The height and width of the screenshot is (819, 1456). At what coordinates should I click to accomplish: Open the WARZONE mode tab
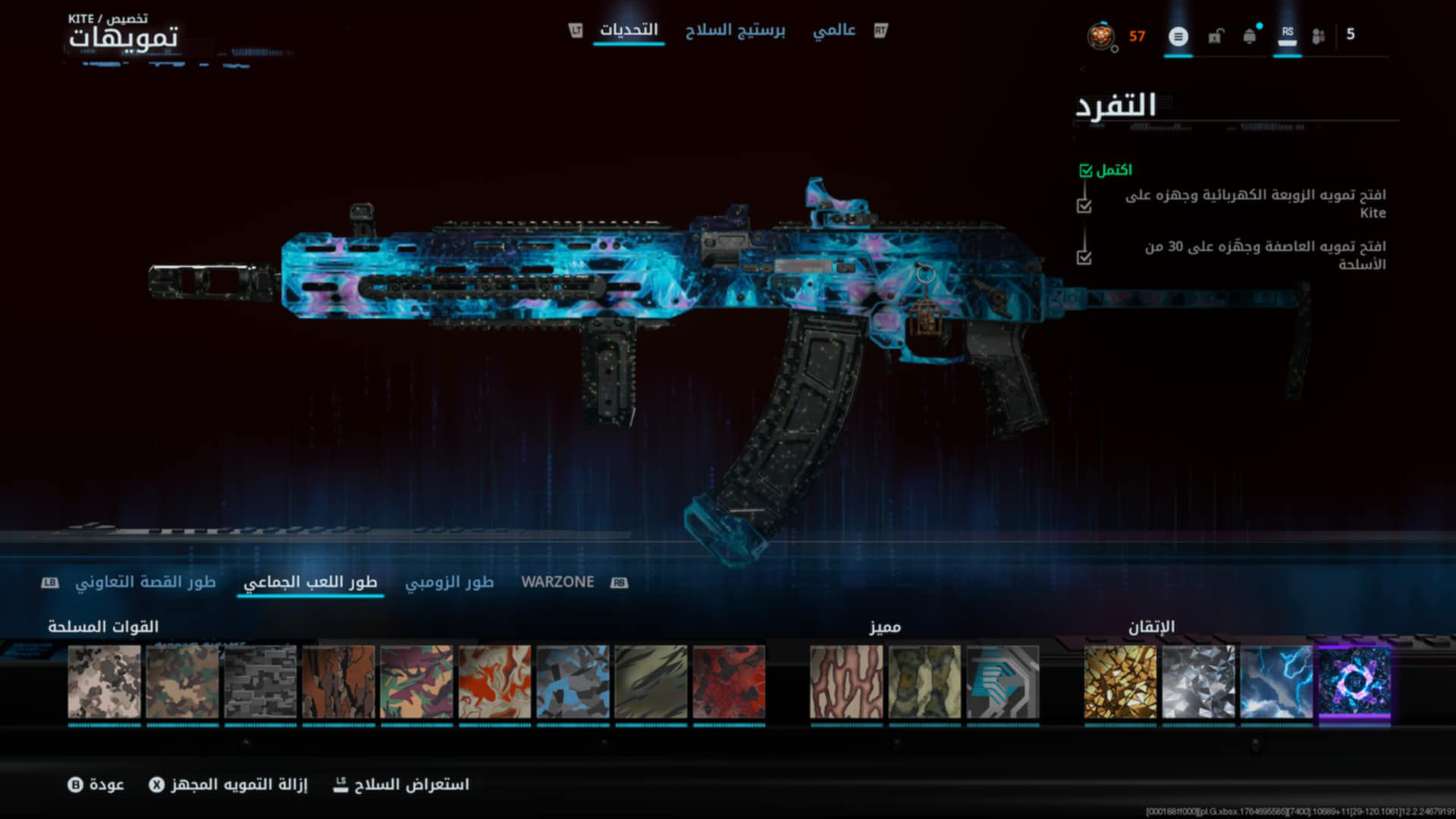[x=557, y=582]
